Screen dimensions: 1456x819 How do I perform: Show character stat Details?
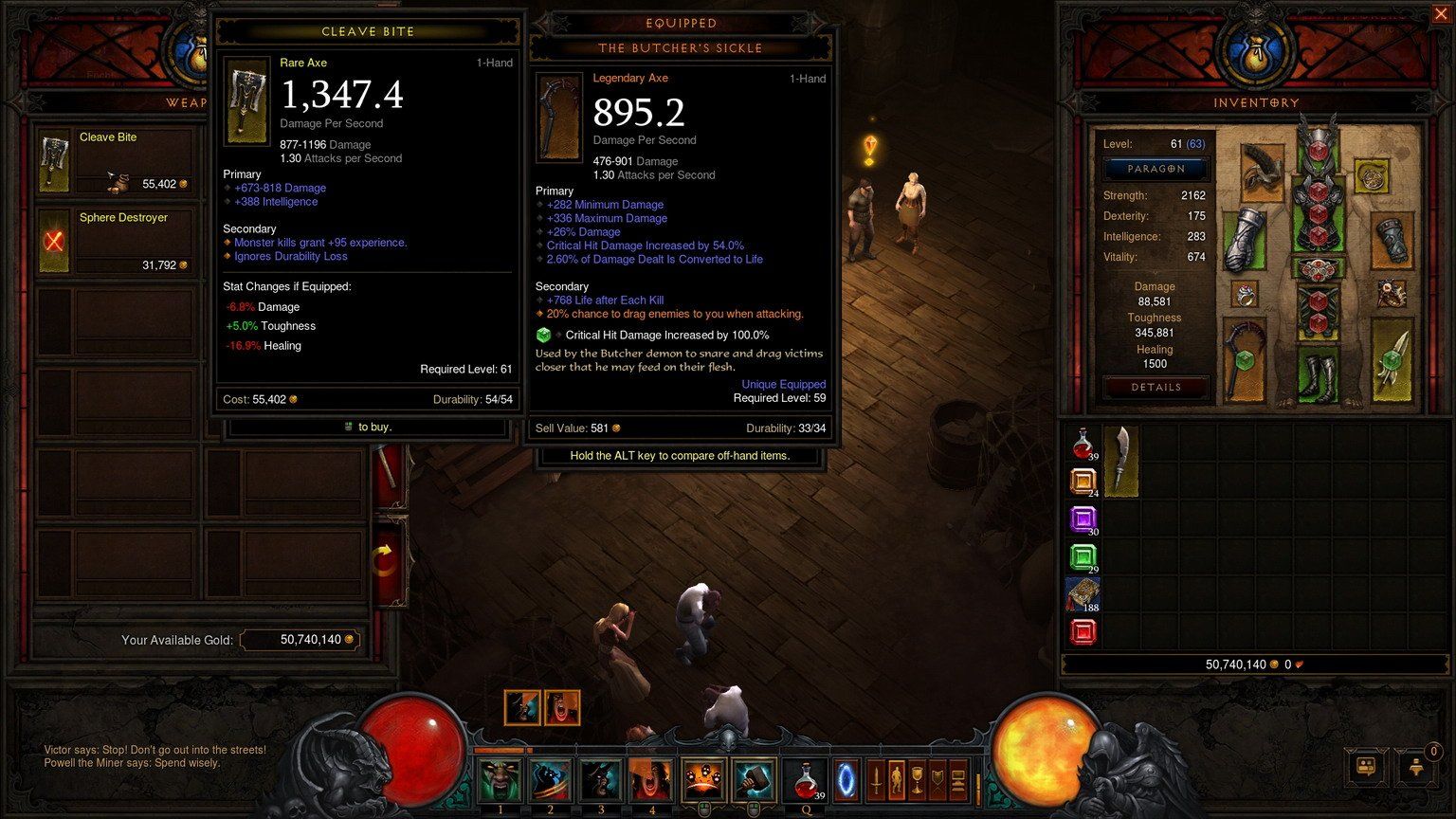click(x=1156, y=387)
